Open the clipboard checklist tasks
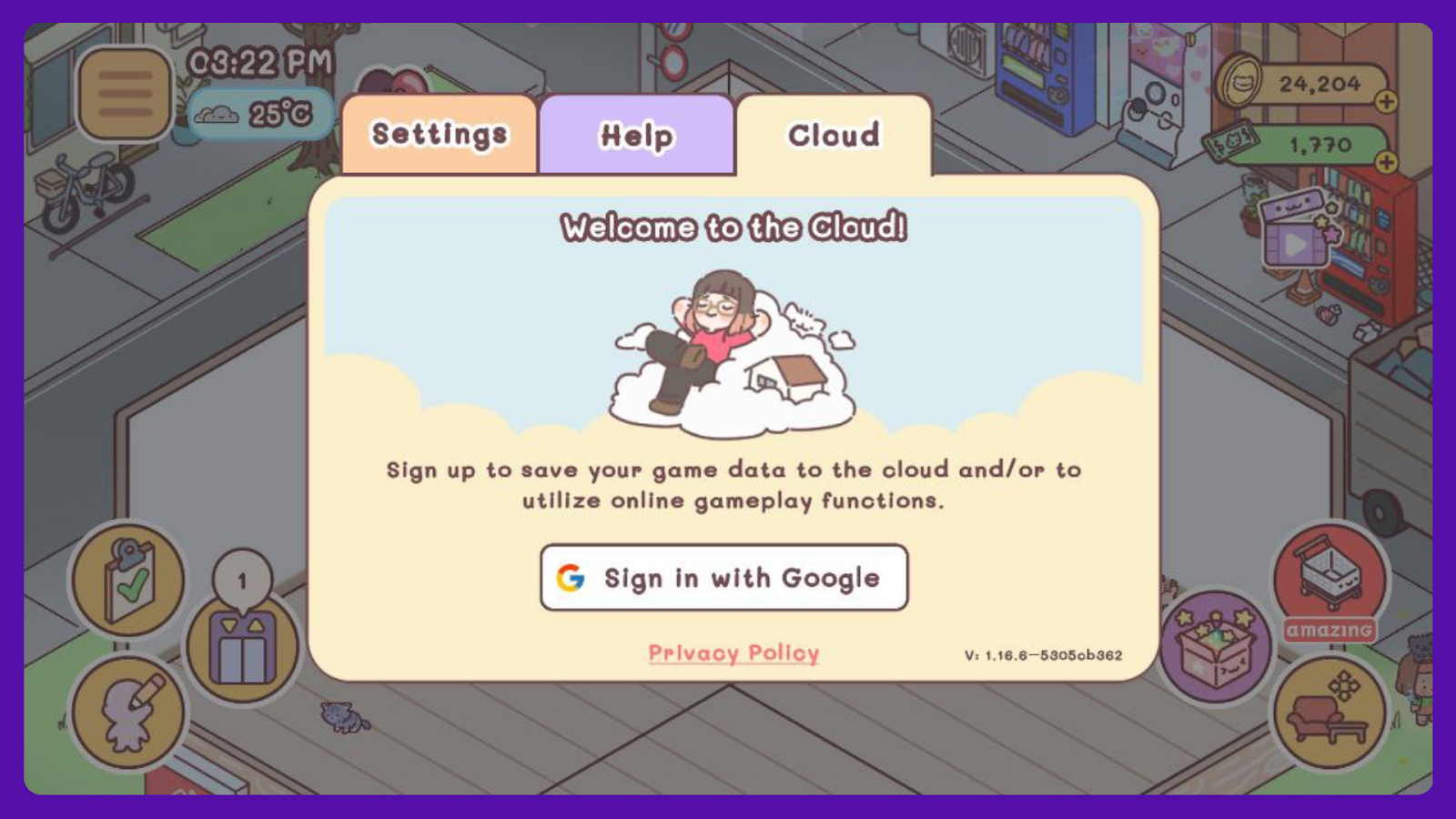This screenshot has height=819, width=1456. (128, 580)
